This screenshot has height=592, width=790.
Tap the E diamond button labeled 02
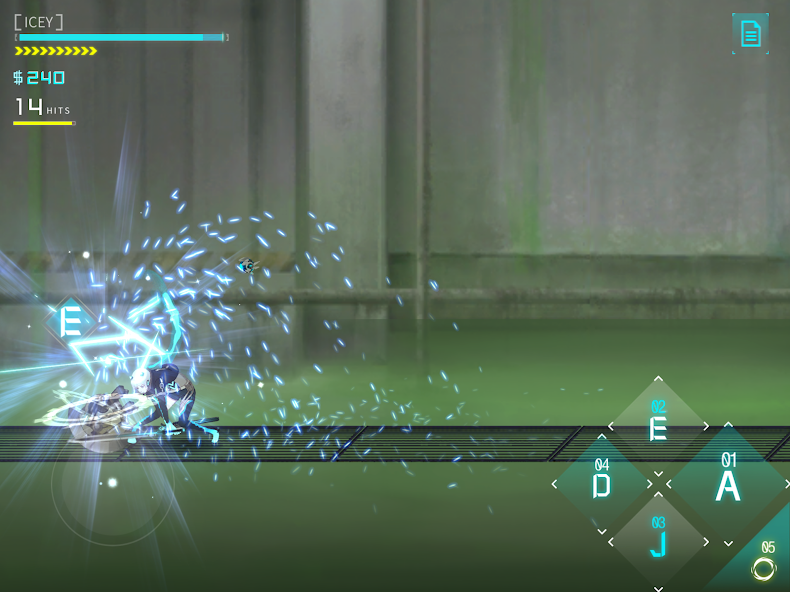click(x=658, y=426)
